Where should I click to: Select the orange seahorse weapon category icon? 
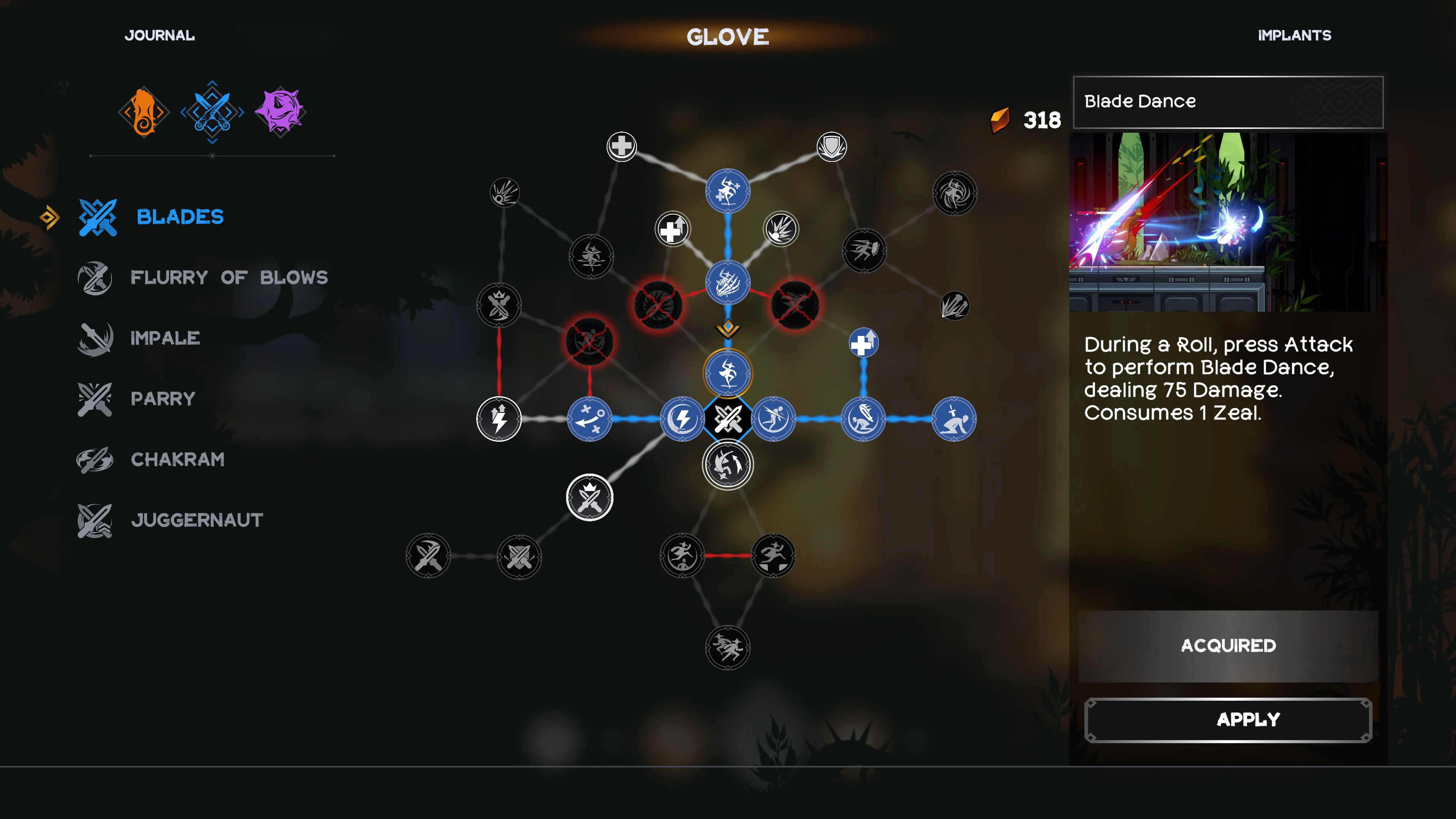(143, 111)
